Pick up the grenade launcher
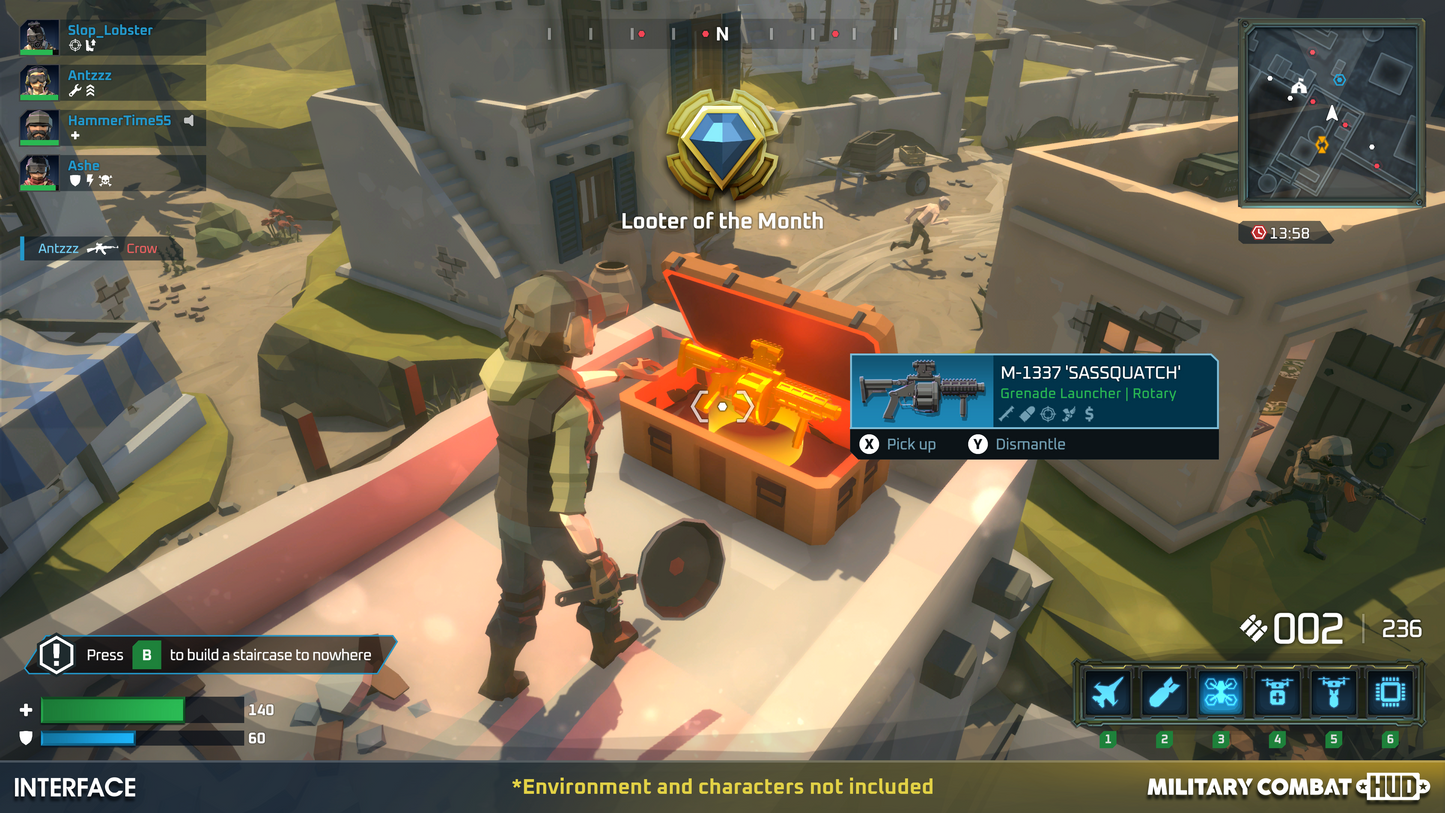 (x=899, y=444)
